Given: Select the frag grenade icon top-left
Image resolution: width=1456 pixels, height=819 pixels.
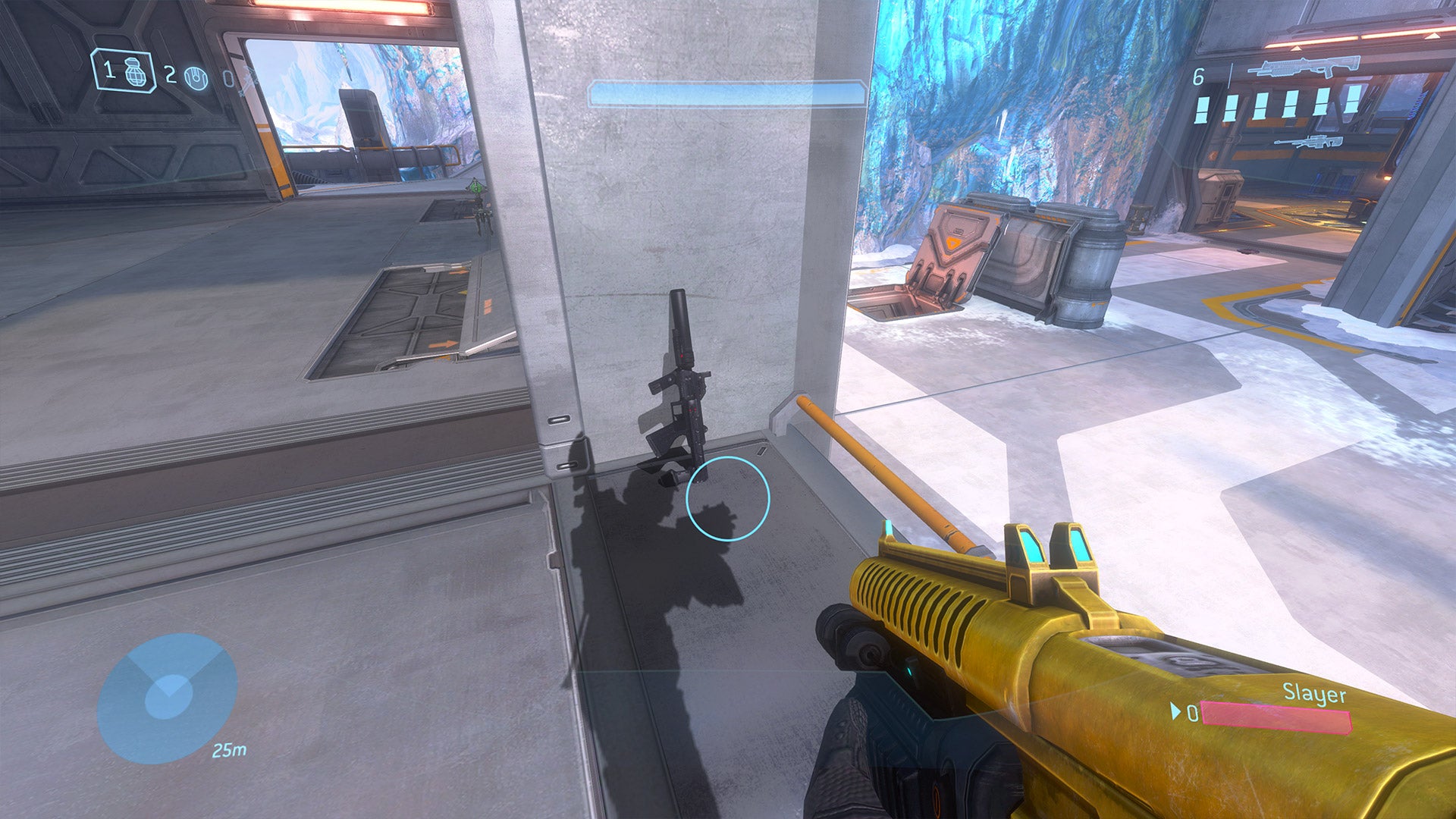Looking at the screenshot, I should tap(135, 73).
